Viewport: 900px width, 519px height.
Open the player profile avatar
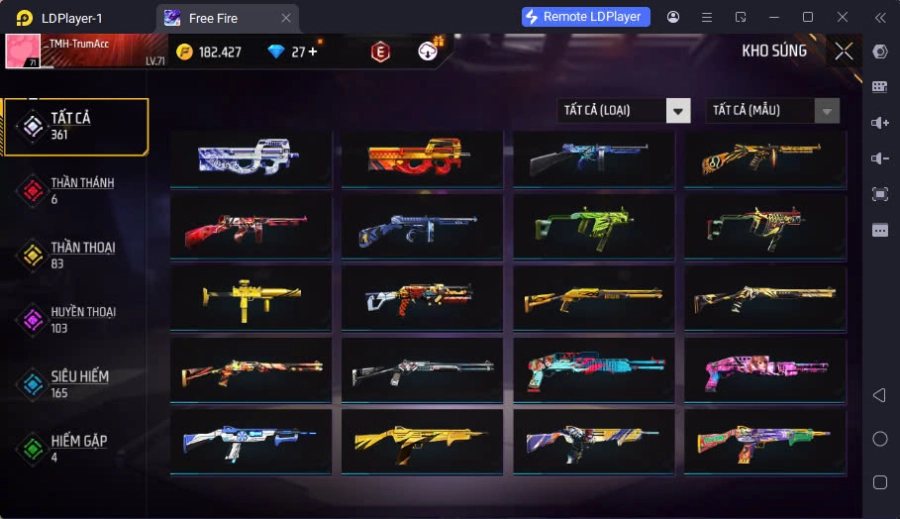[x=23, y=52]
